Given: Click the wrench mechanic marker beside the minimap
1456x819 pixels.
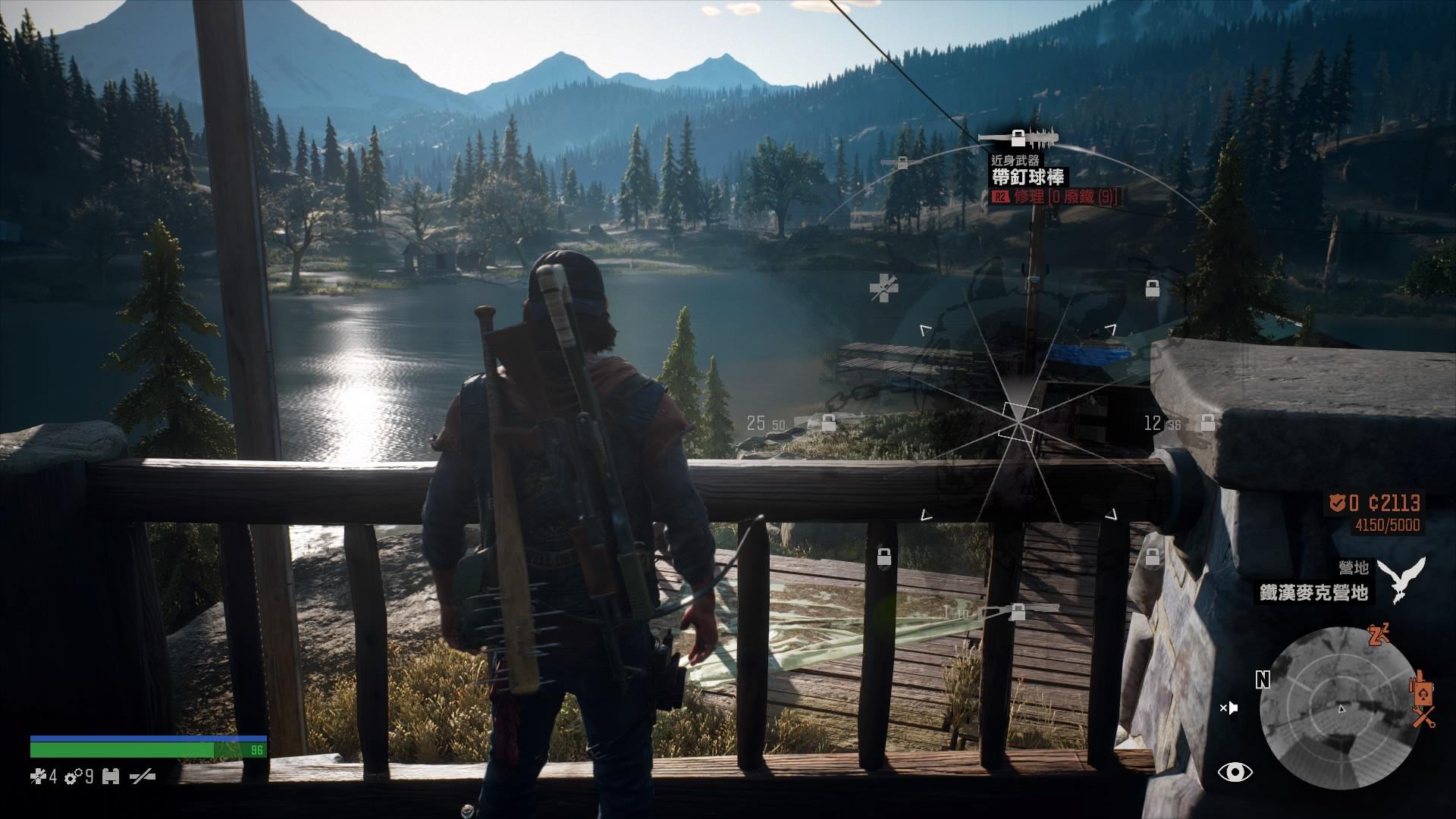Looking at the screenshot, I should (x=1423, y=717).
